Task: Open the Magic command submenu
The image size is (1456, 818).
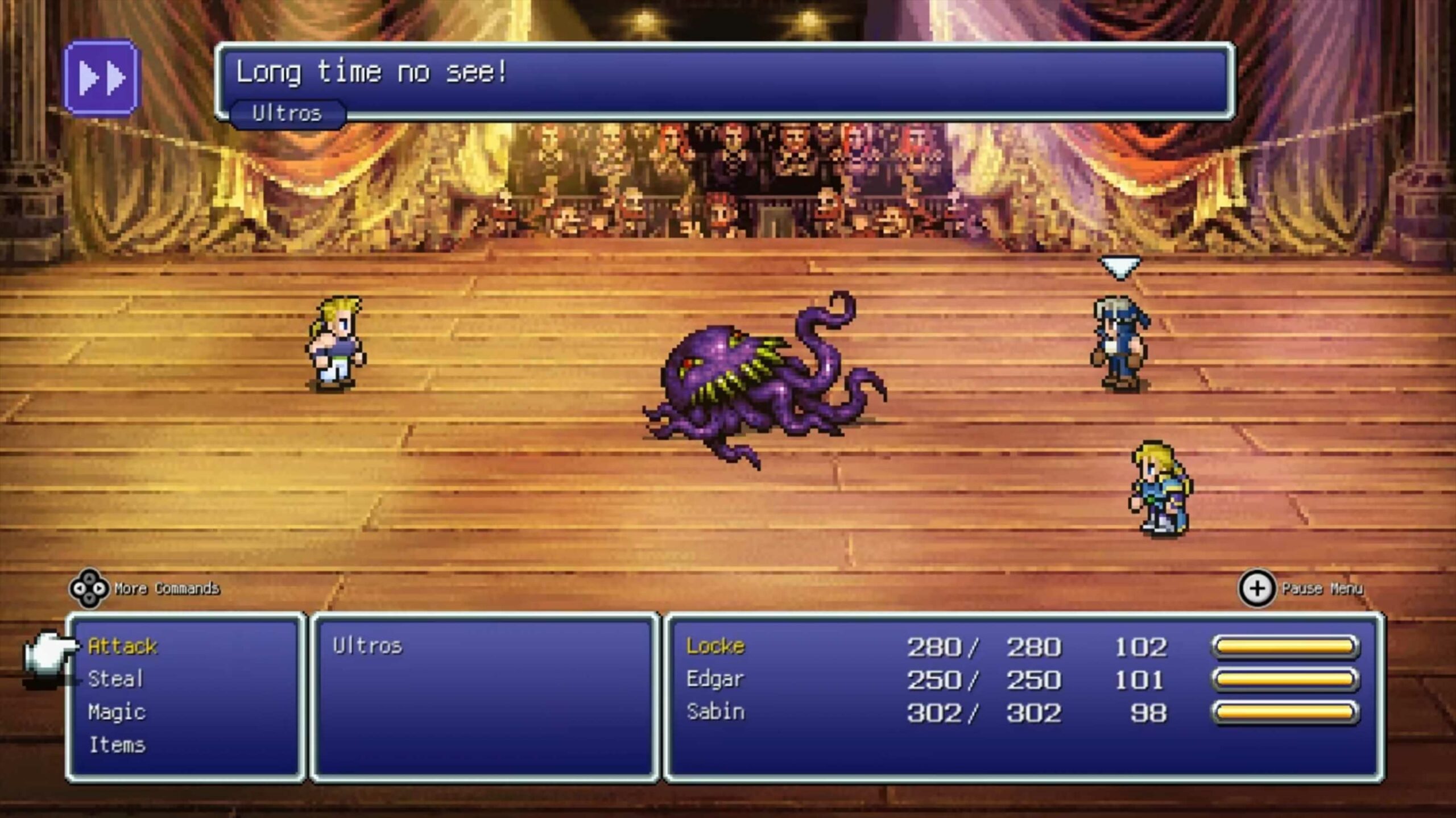Action: pos(117,712)
